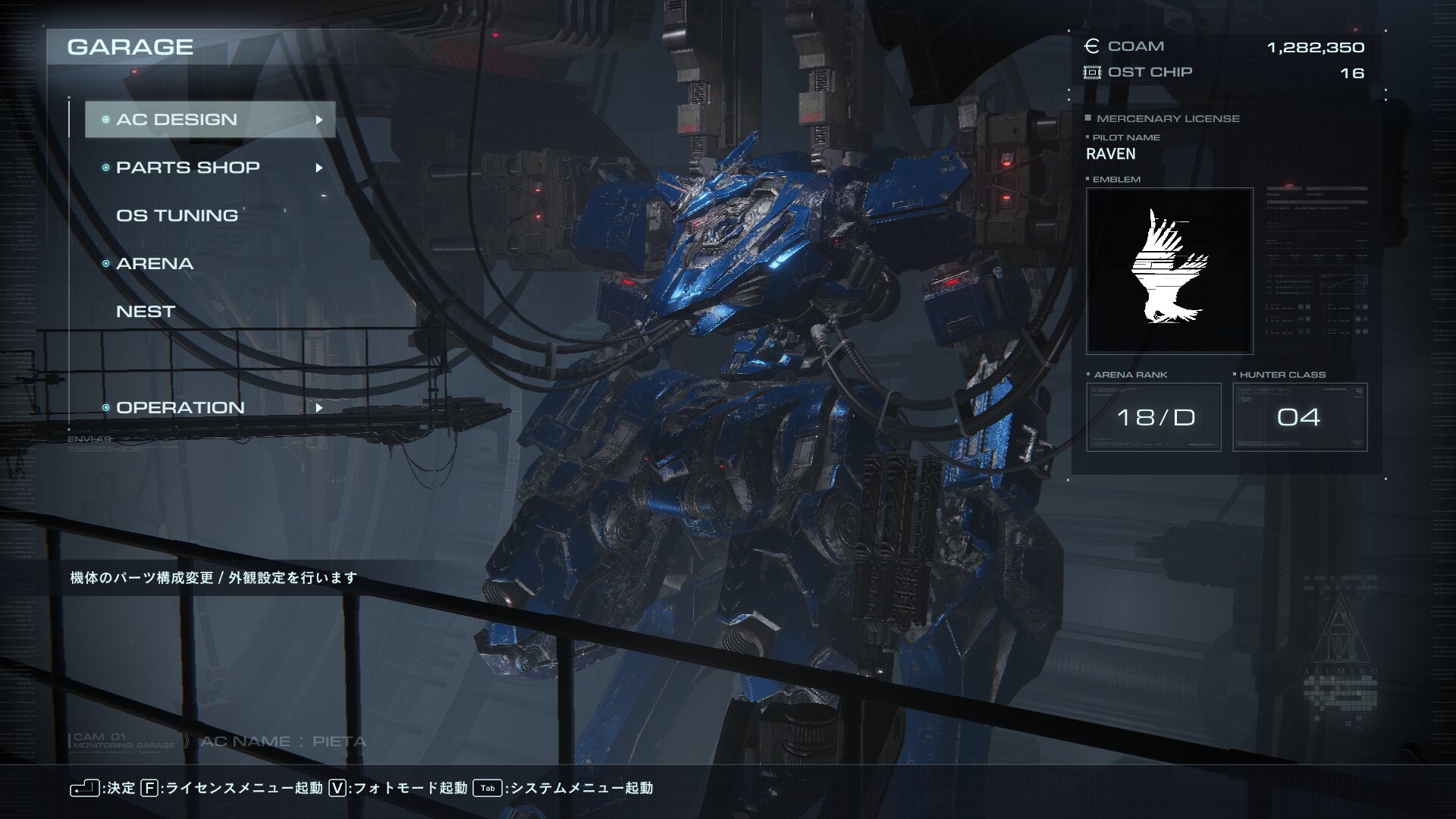Screen dimensions: 1456x819
Task: Select the Arena Rank 18/D panel
Action: point(1153,417)
